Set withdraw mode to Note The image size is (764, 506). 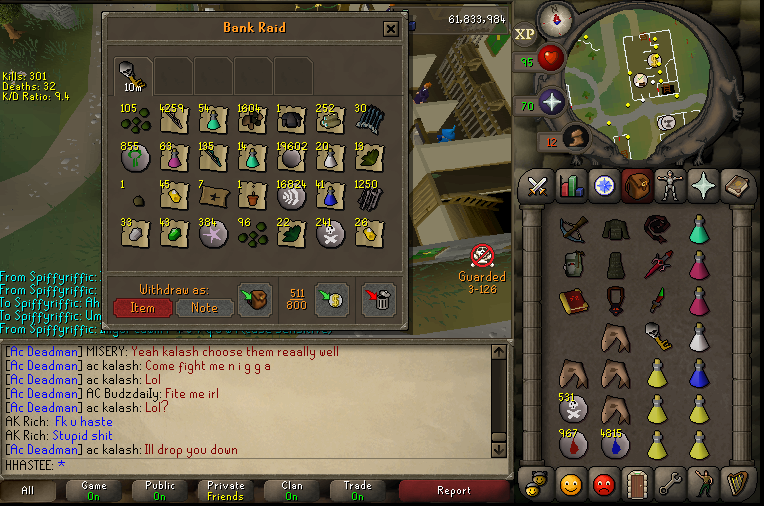[204, 307]
